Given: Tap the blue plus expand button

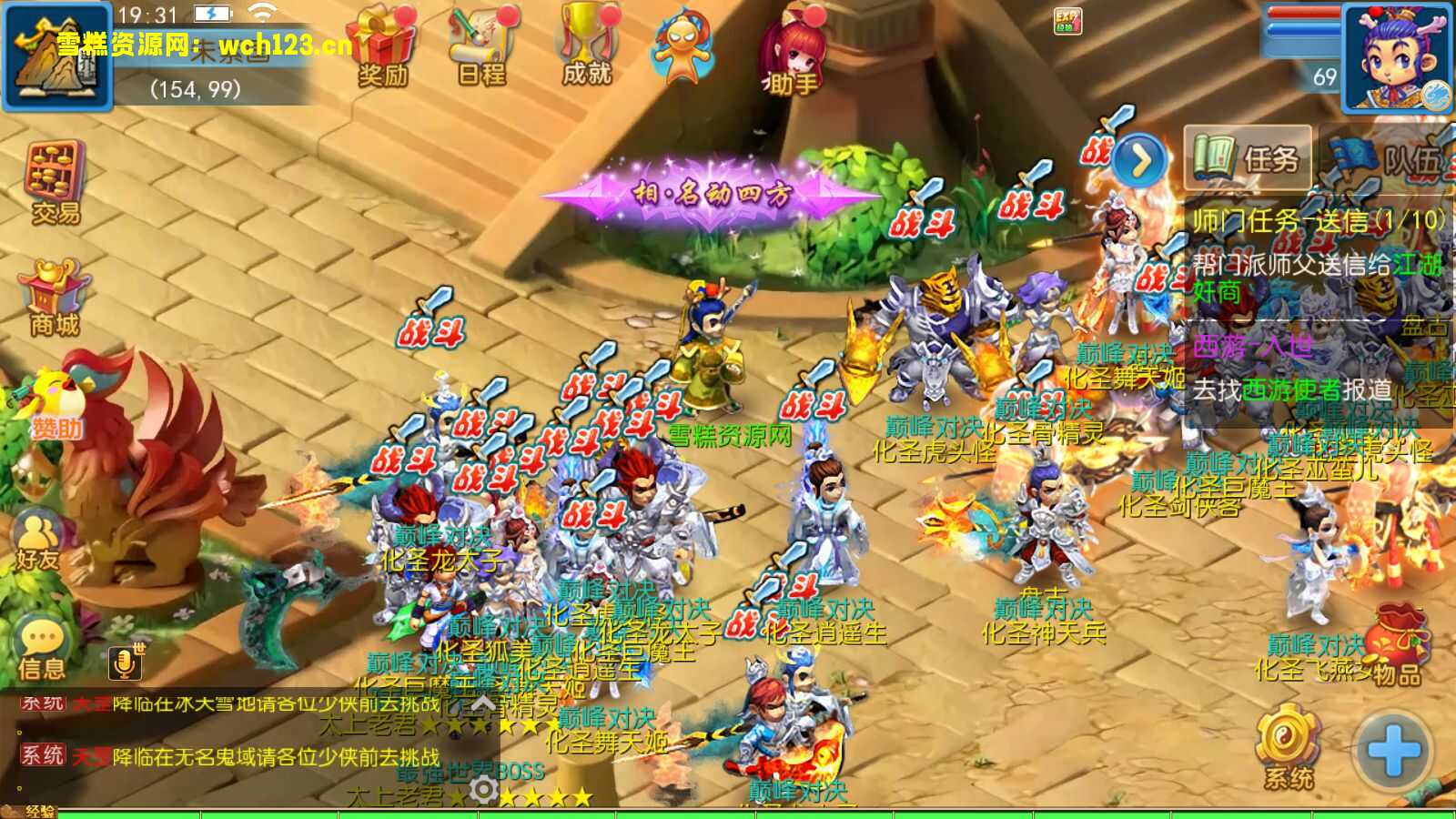Looking at the screenshot, I should coord(1392,752).
